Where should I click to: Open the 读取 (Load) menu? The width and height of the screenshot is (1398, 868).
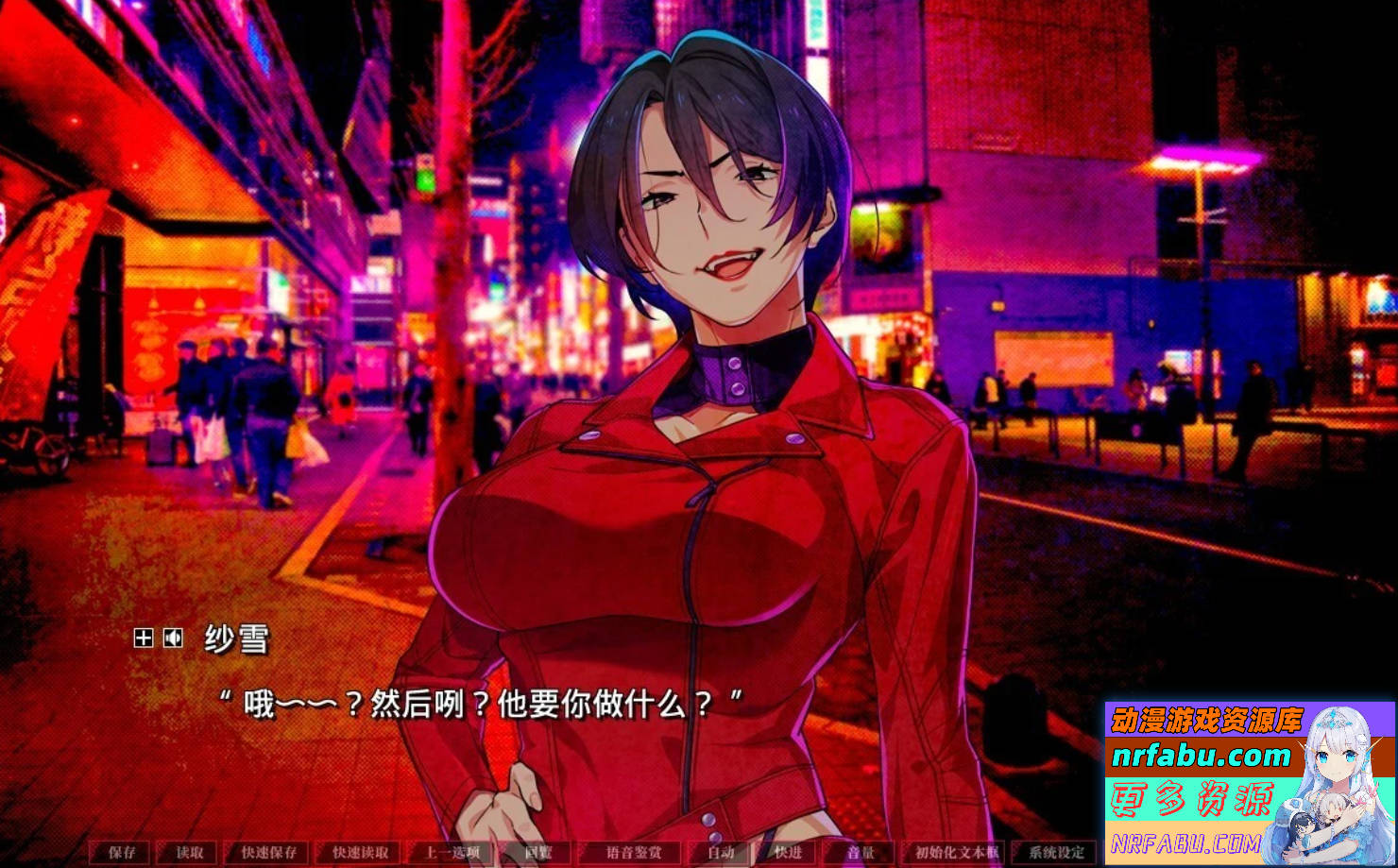[x=189, y=853]
